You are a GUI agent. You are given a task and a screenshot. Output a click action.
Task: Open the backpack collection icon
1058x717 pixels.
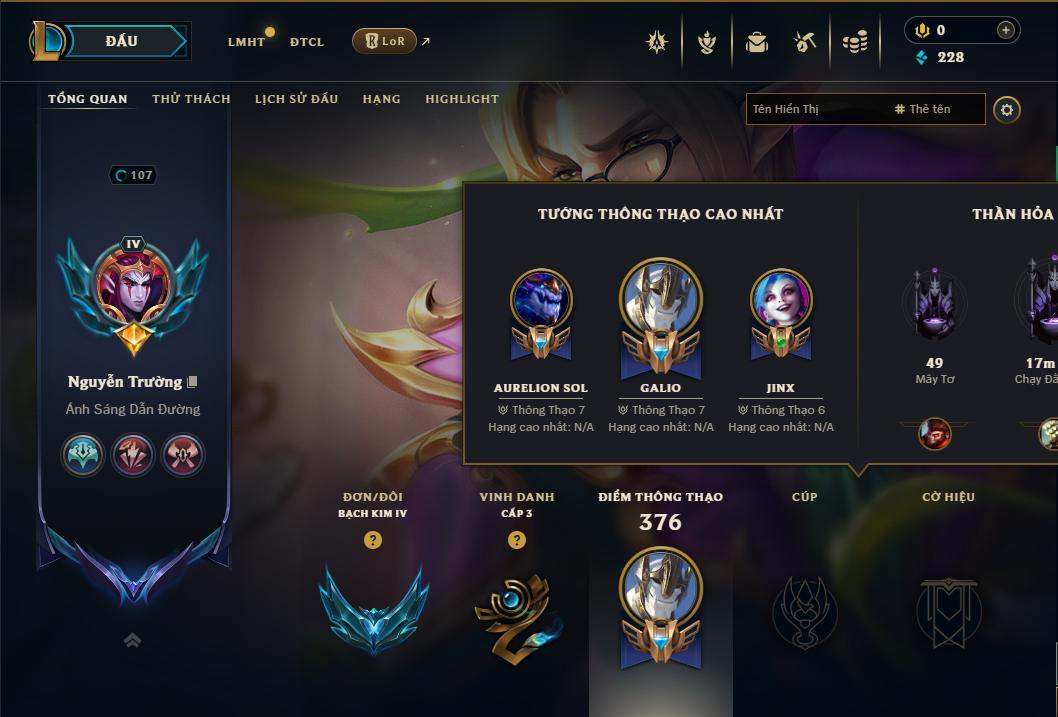pos(757,42)
